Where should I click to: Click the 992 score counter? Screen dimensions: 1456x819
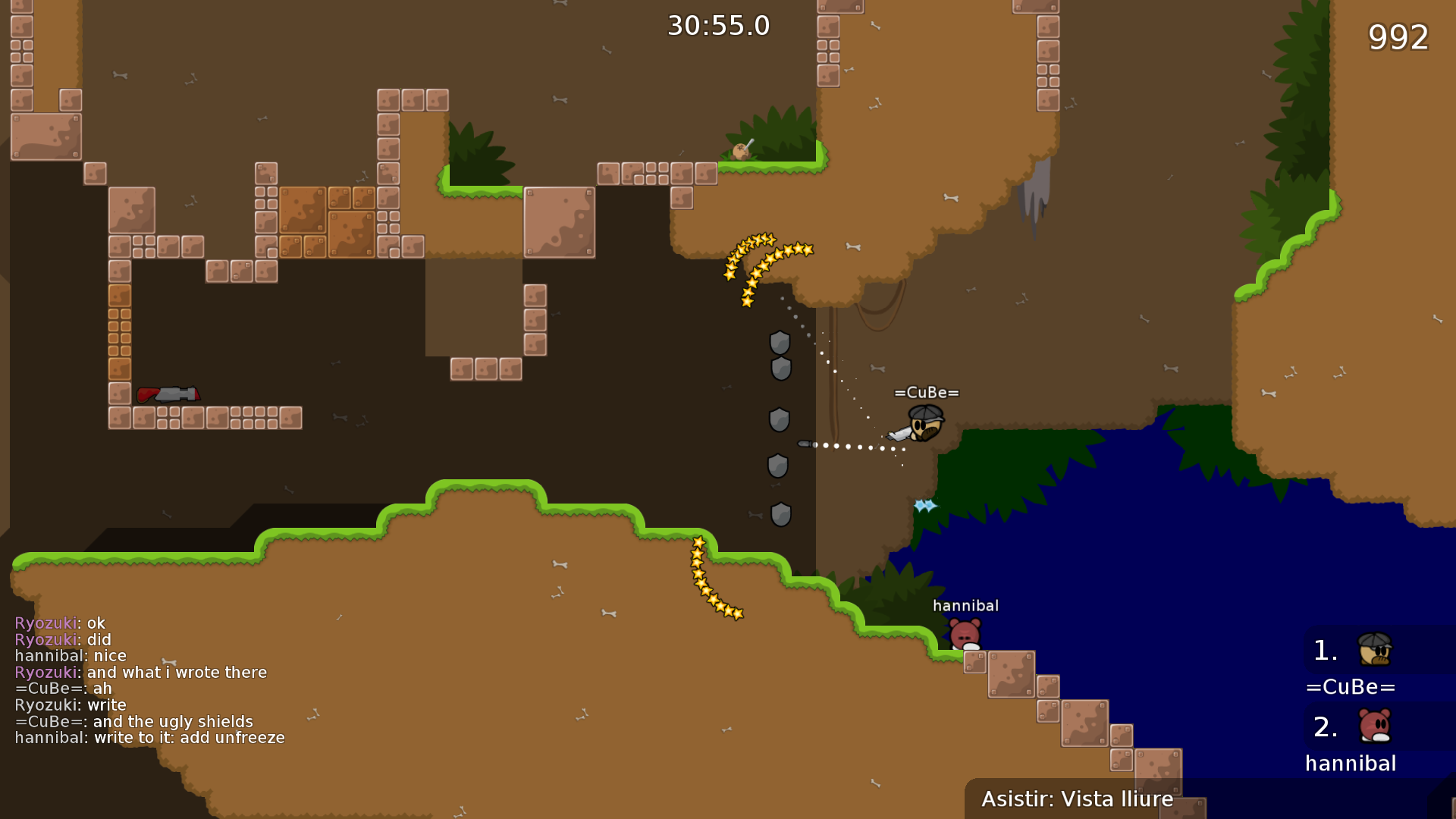(1398, 36)
